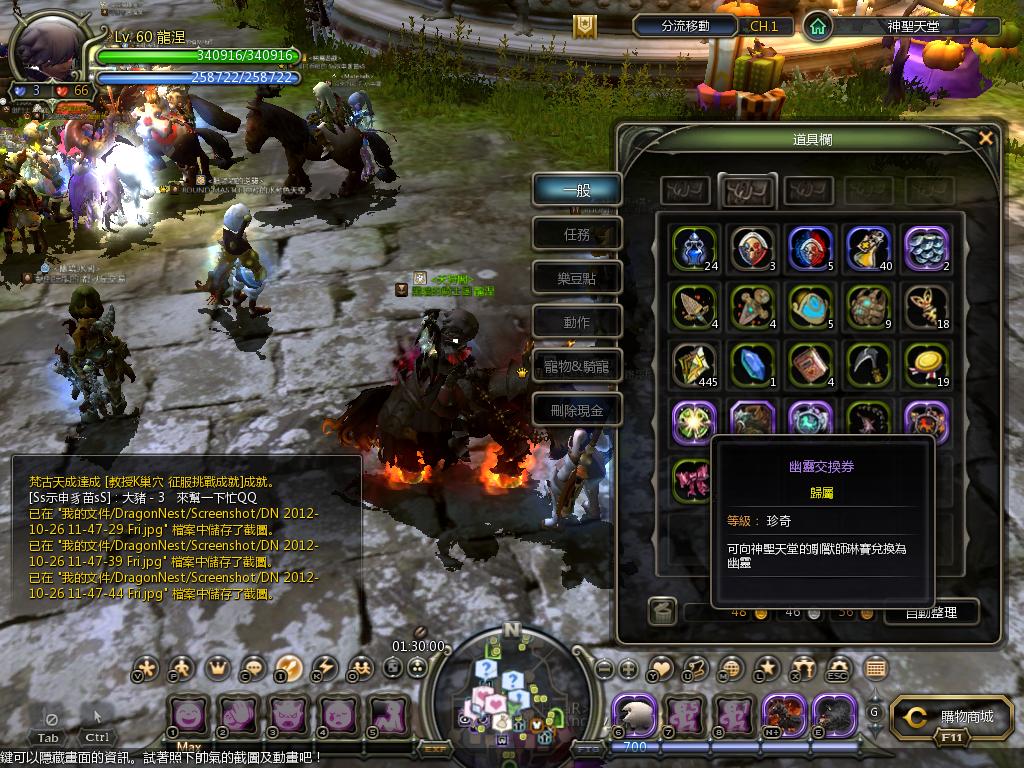Image resolution: width=1024 pixels, height=768 pixels.
Task: Choose the blue crystal item slot
Action: click(751, 365)
